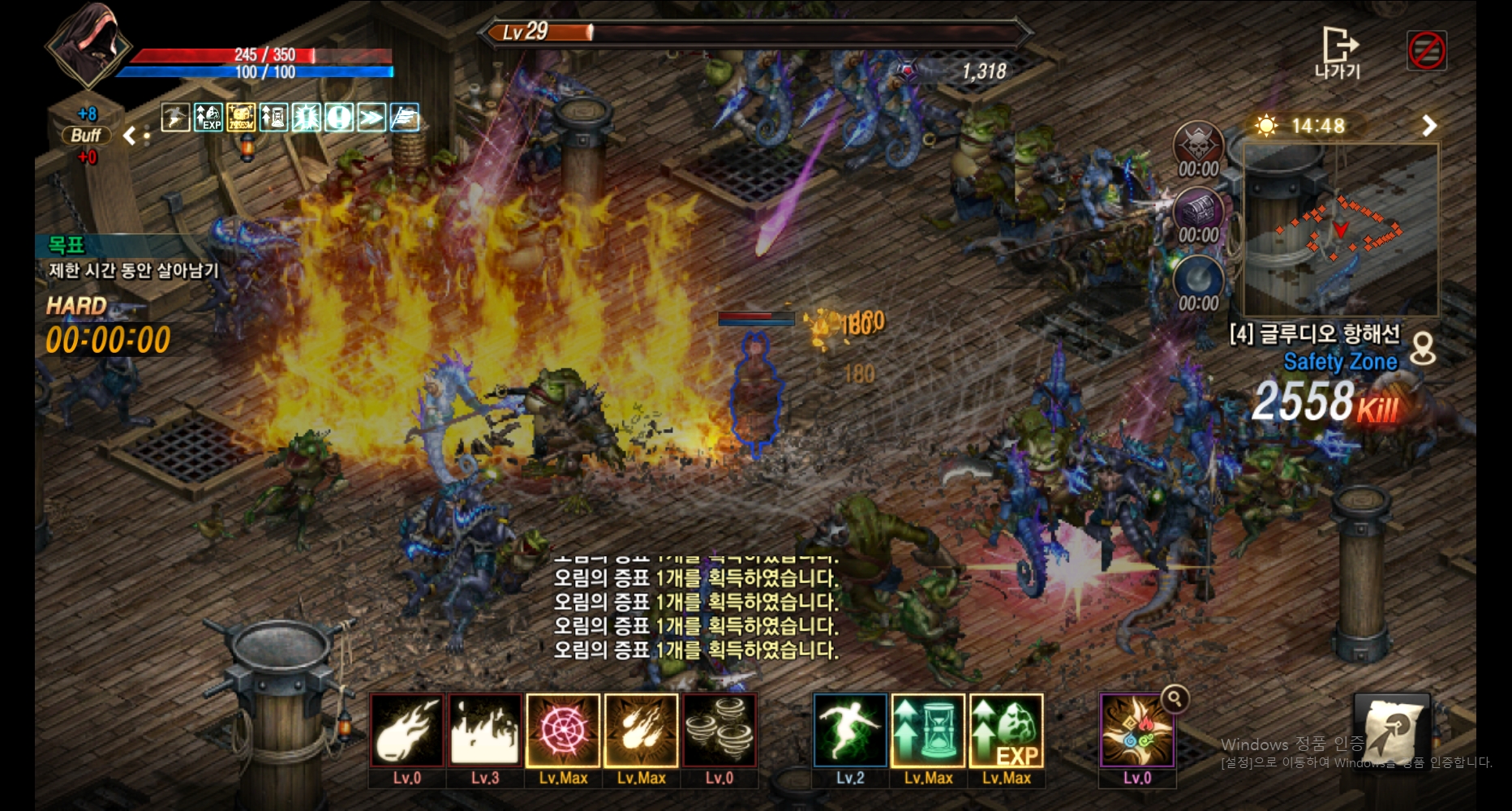Screen dimensions: 1512x811
Task: Select the blue orb timer icon
Action: pyautogui.click(x=1198, y=280)
